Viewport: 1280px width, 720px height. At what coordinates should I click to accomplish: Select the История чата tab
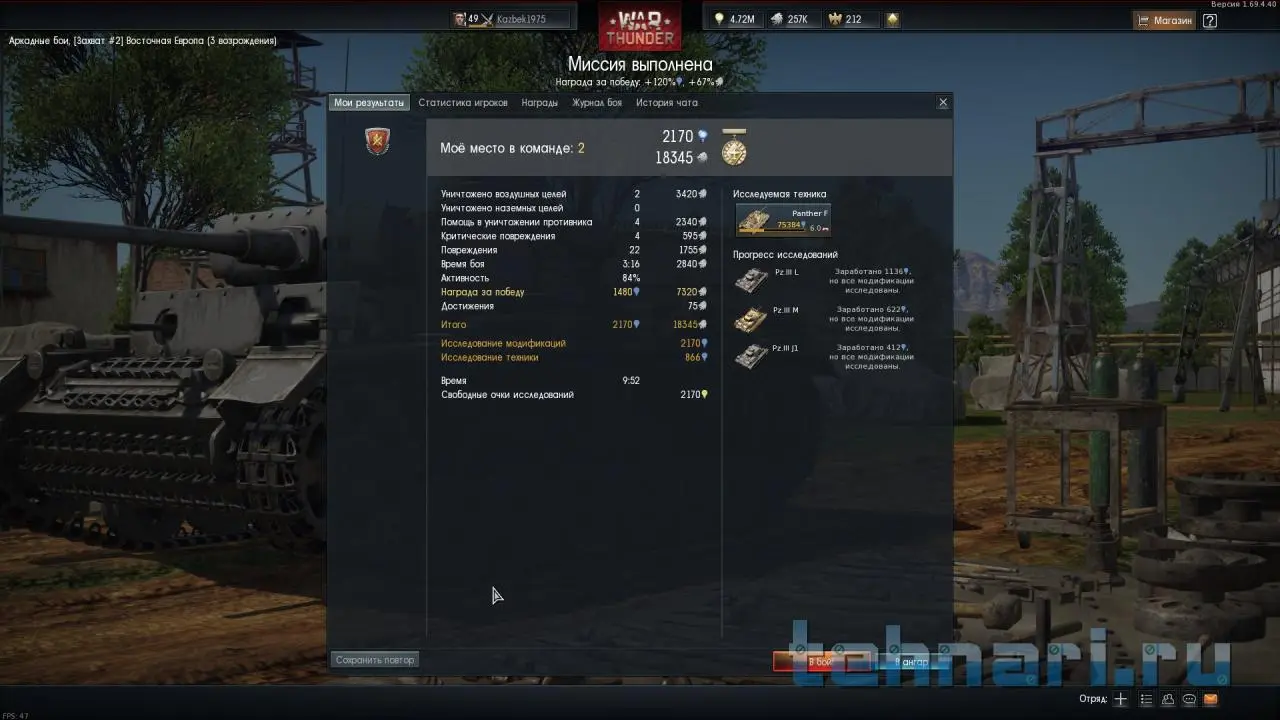pyautogui.click(x=667, y=103)
